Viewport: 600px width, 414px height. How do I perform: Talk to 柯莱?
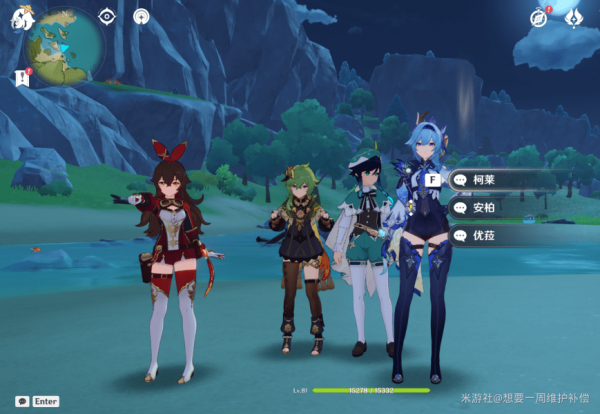click(x=500, y=180)
